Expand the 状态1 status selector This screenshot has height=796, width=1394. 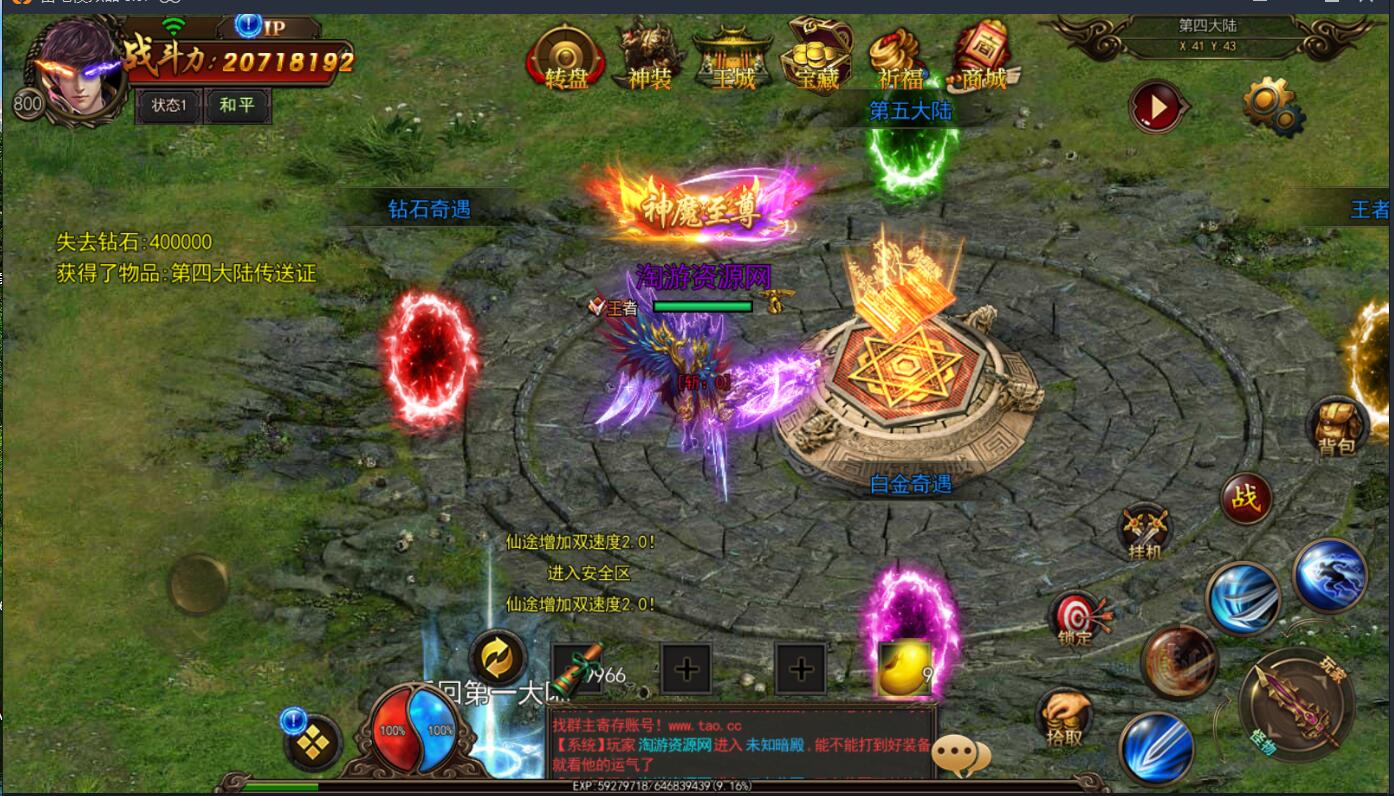168,105
